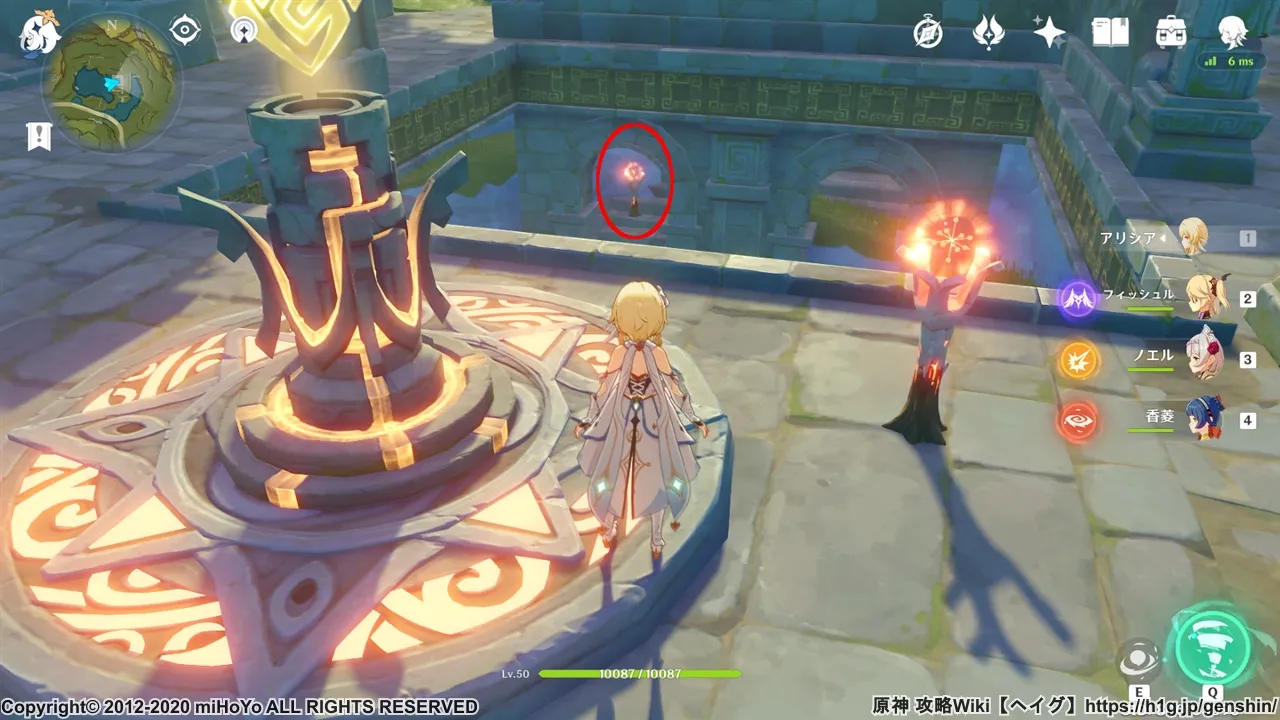
Task: Open the quest log bookmark icon
Action: pos(39,137)
